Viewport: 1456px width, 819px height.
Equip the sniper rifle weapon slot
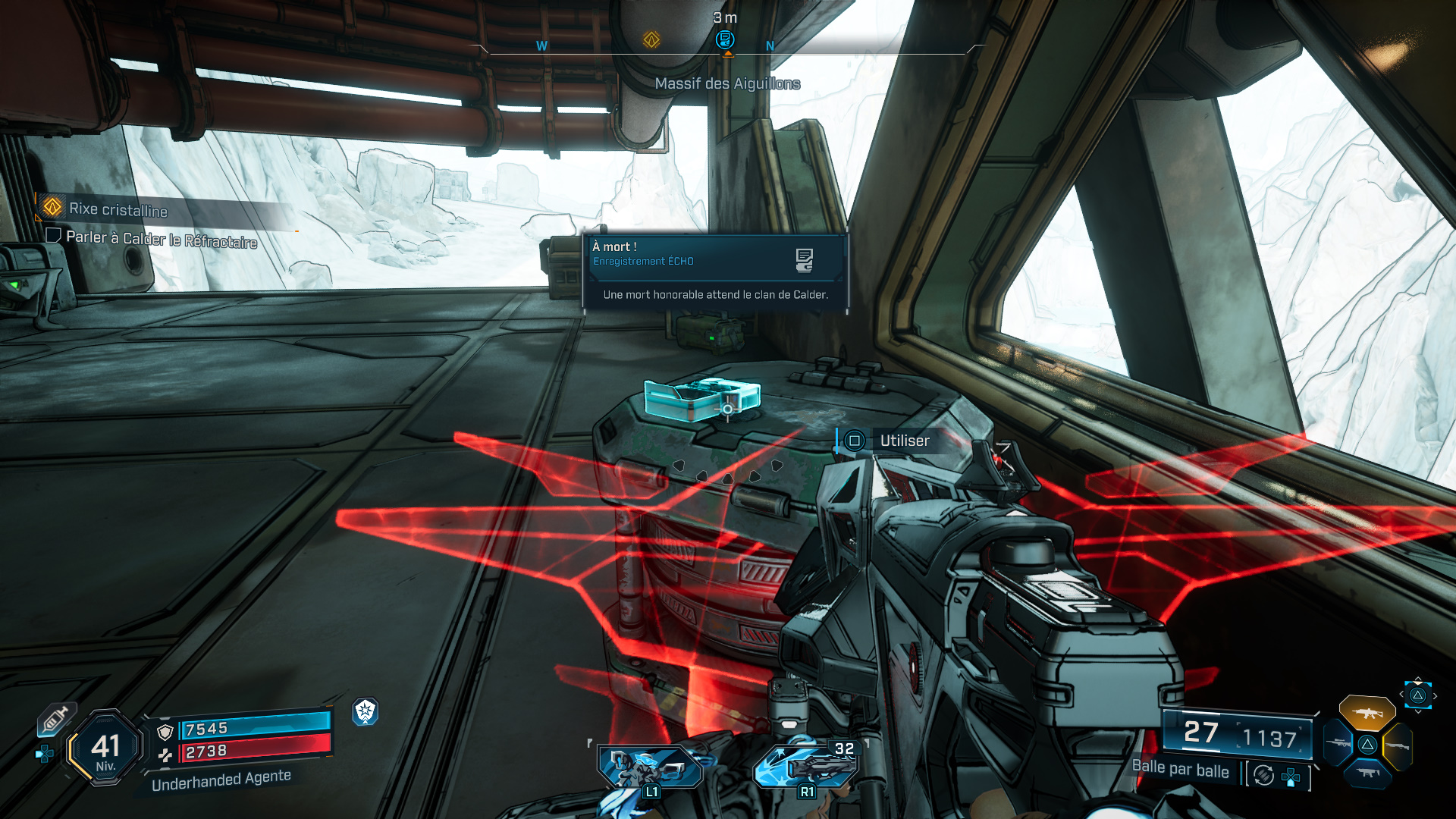pyautogui.click(x=1338, y=744)
